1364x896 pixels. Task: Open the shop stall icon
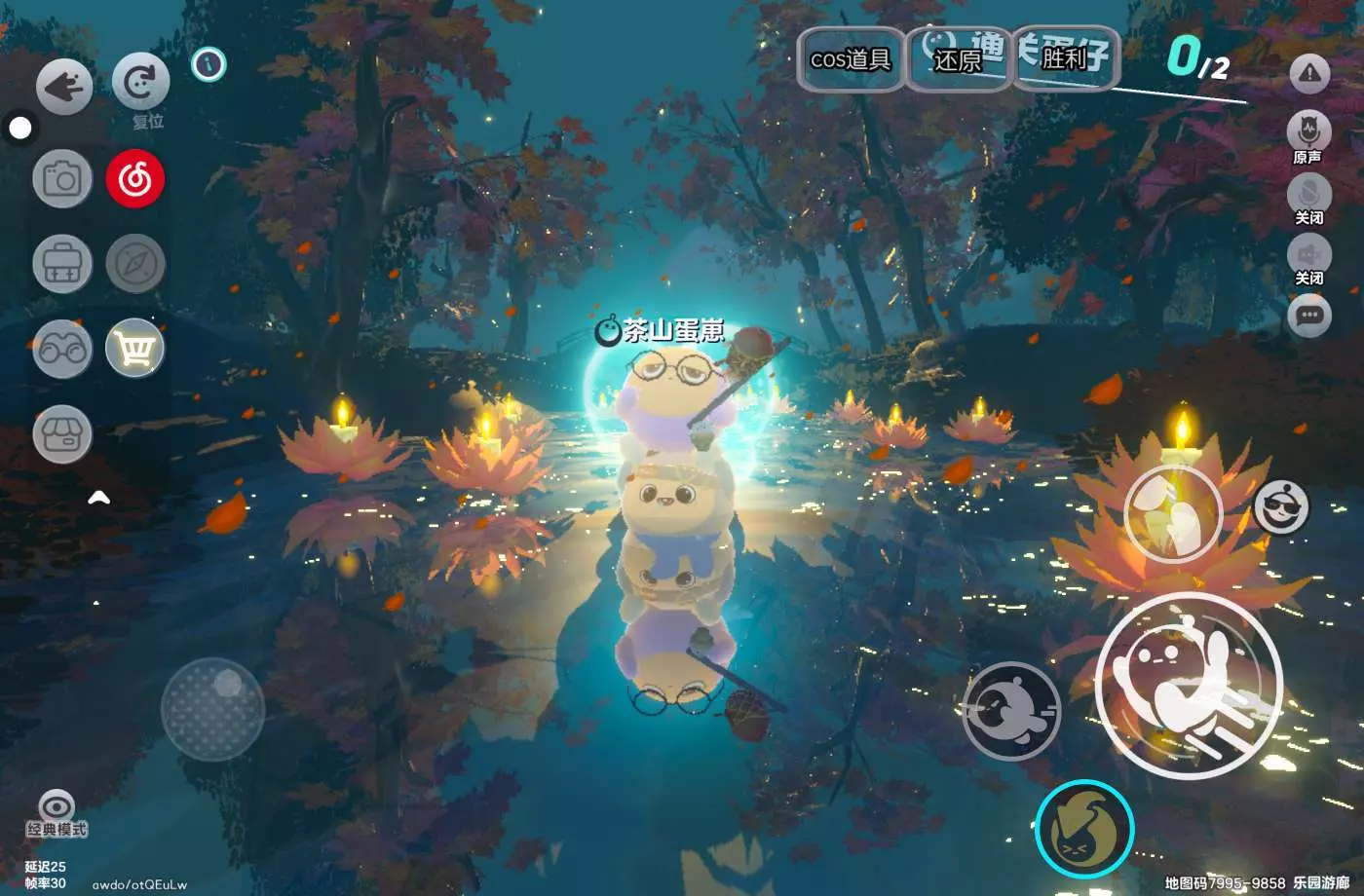tap(62, 433)
